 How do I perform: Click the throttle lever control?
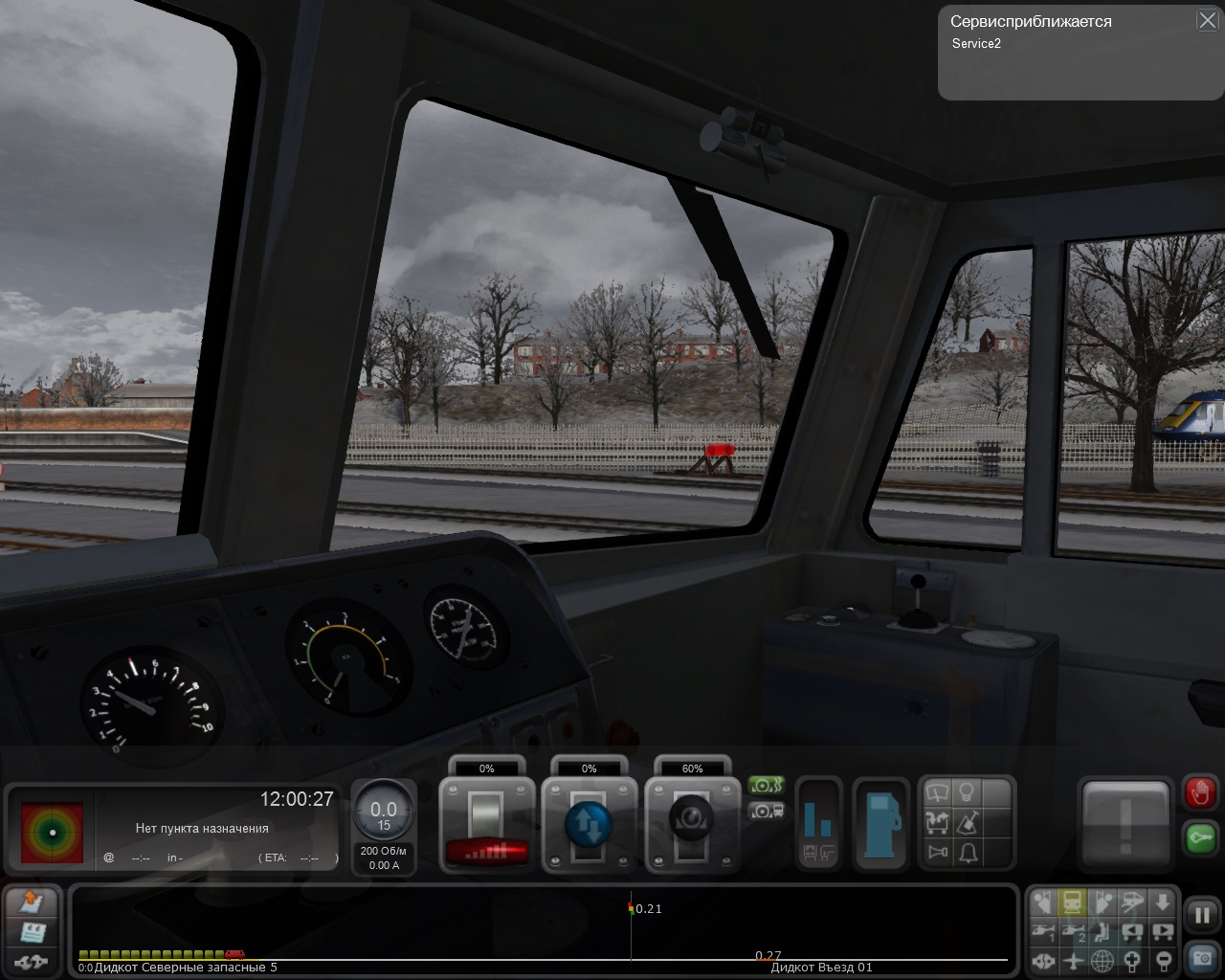point(486,825)
